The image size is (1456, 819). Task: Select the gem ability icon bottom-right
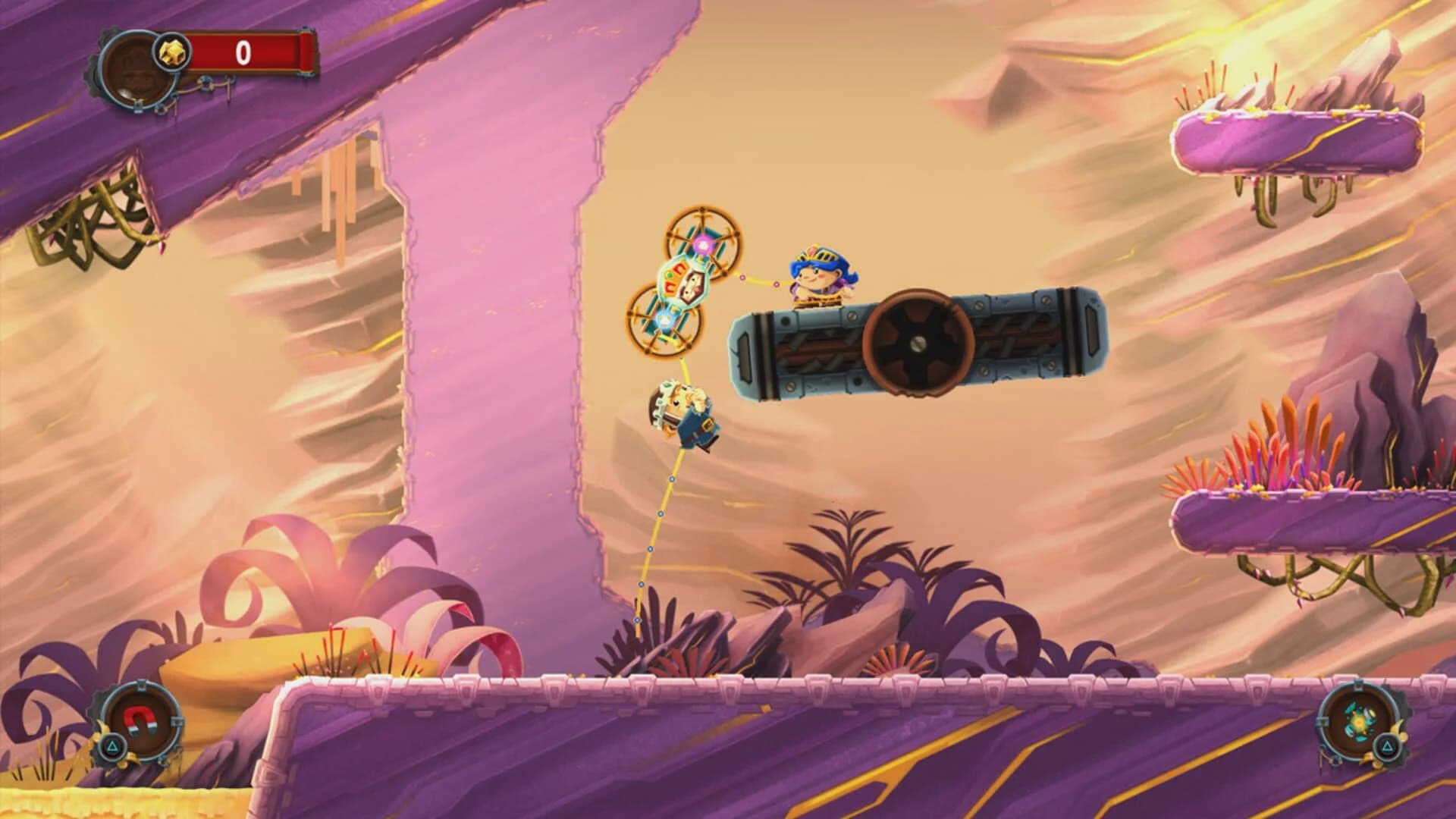1358,721
